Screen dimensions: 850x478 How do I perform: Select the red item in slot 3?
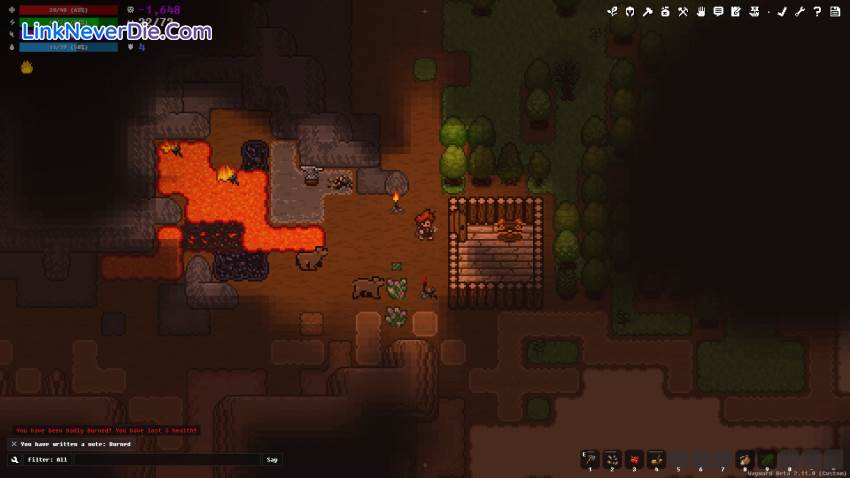point(634,459)
